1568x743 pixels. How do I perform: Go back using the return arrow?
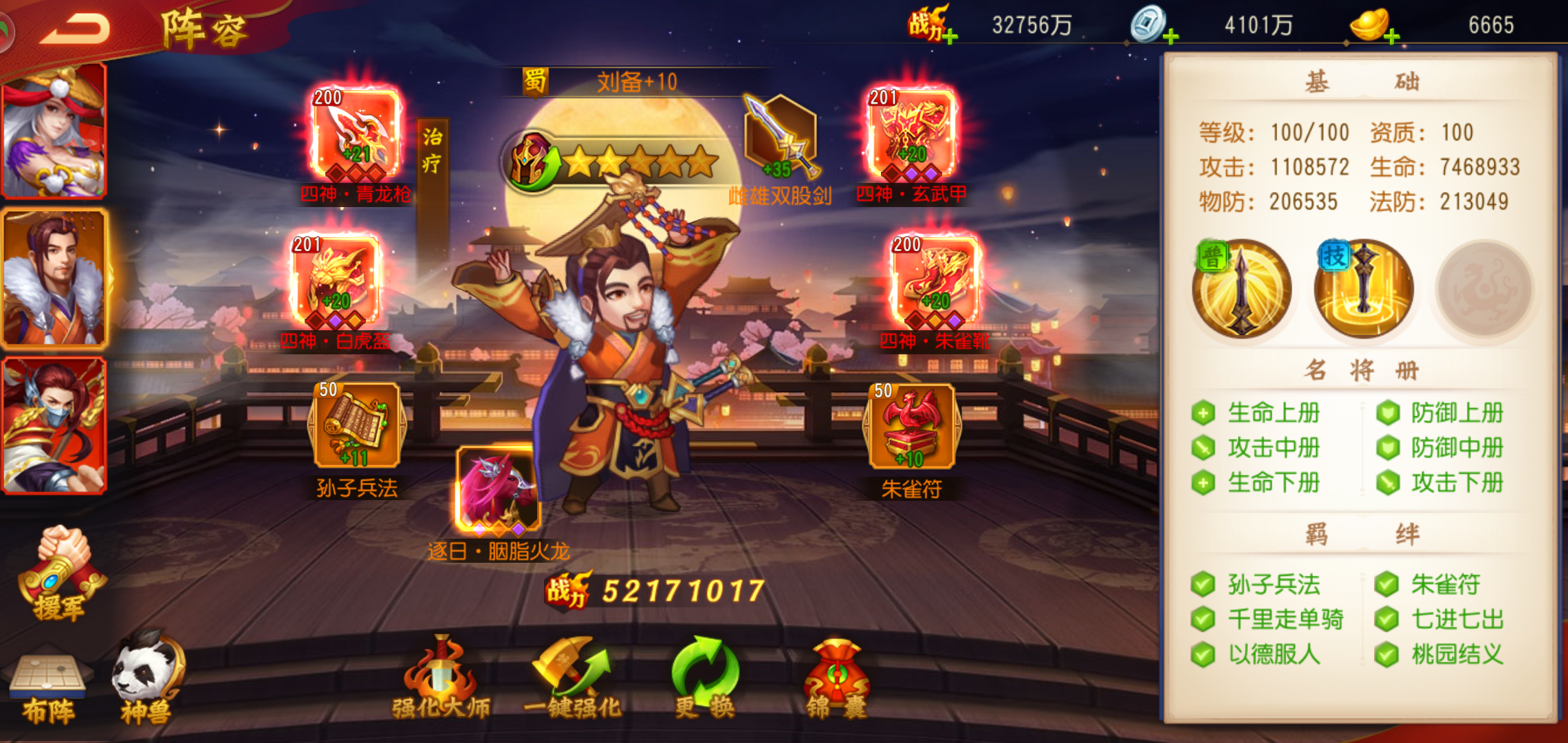pyautogui.click(x=74, y=29)
